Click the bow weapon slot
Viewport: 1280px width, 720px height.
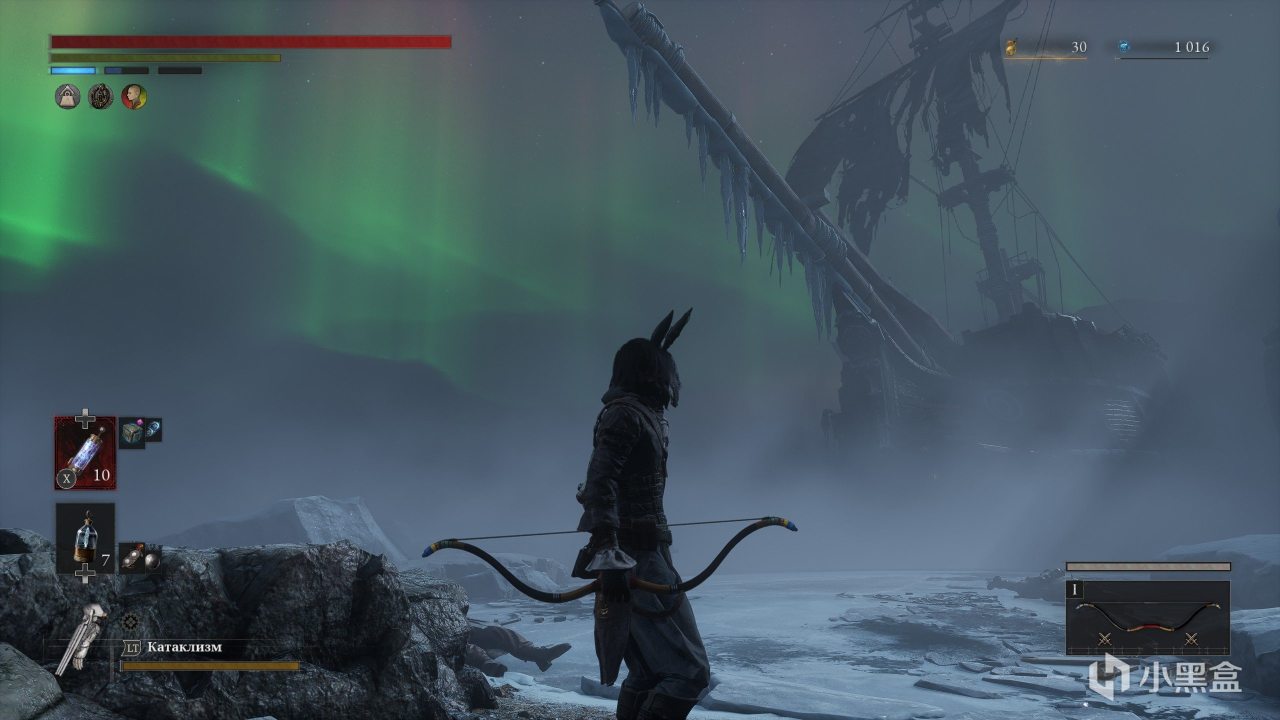[x=1148, y=618]
